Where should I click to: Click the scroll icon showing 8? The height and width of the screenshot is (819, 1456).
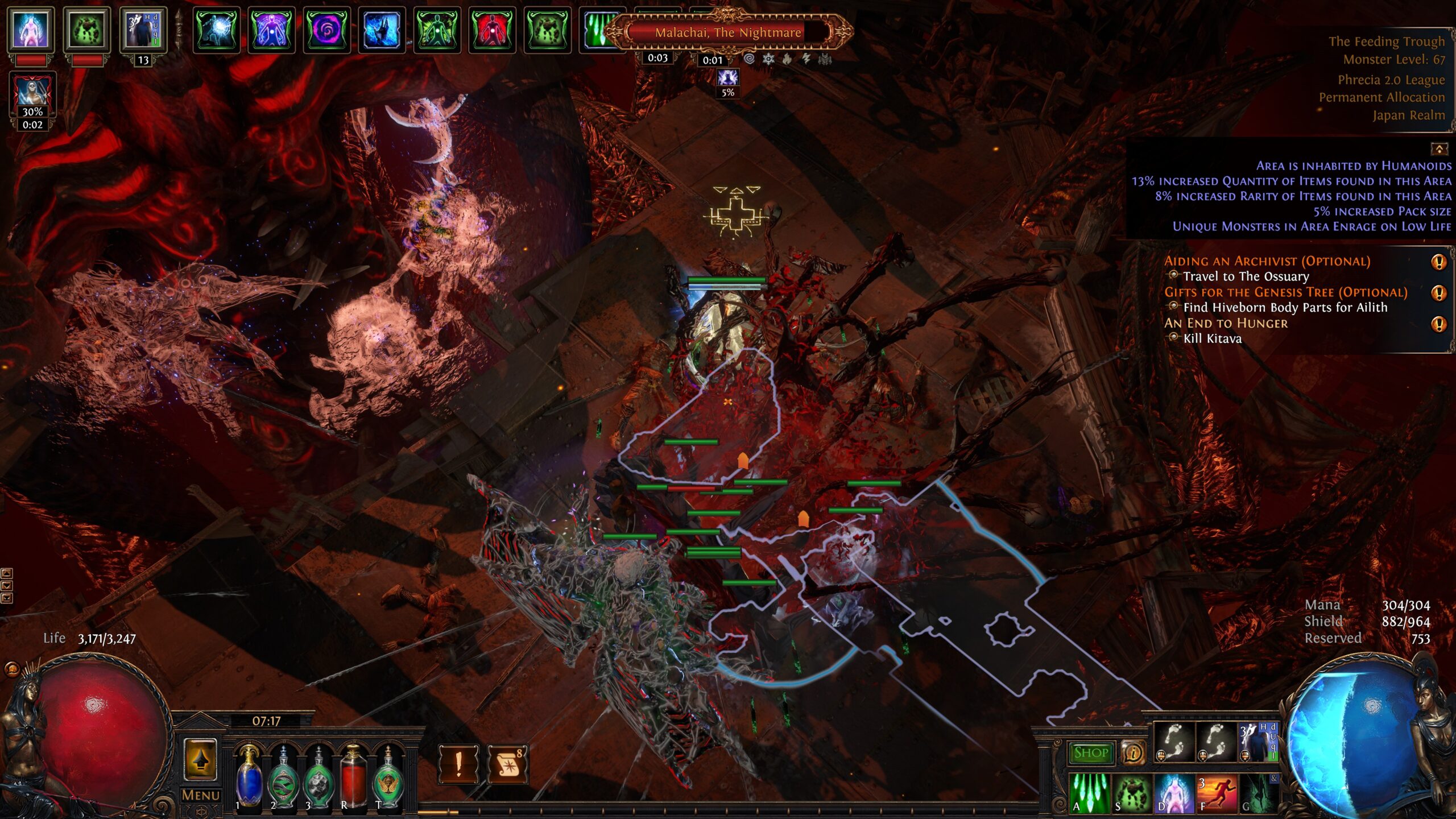507,764
